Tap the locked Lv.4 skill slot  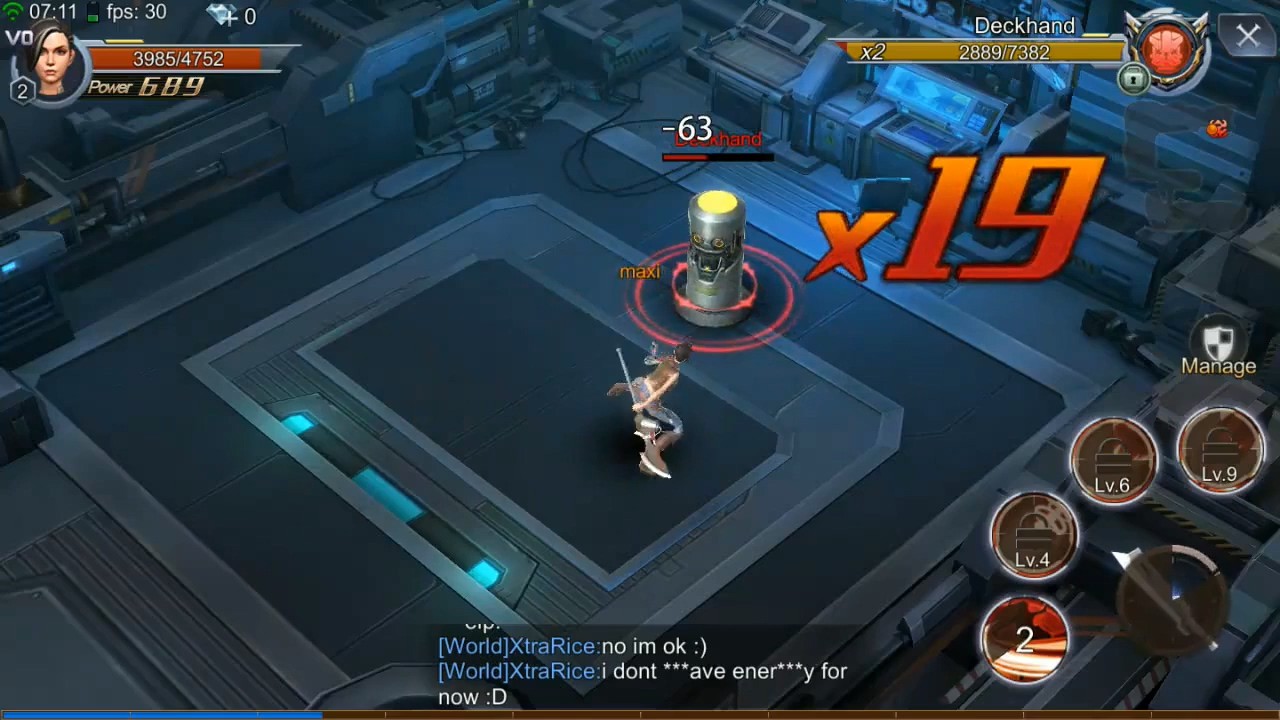point(1034,535)
